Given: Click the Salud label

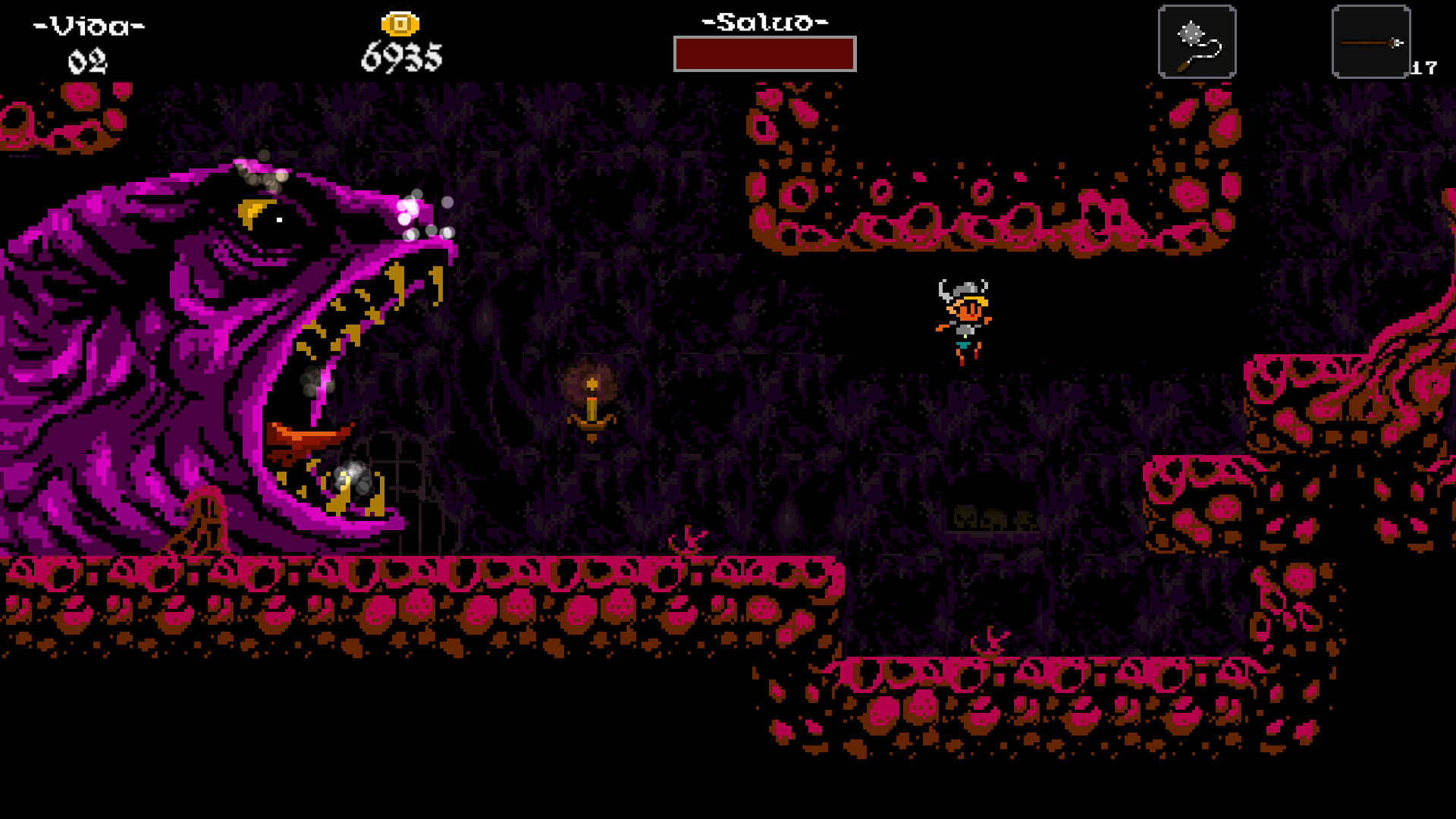Looking at the screenshot, I should coord(762,23).
